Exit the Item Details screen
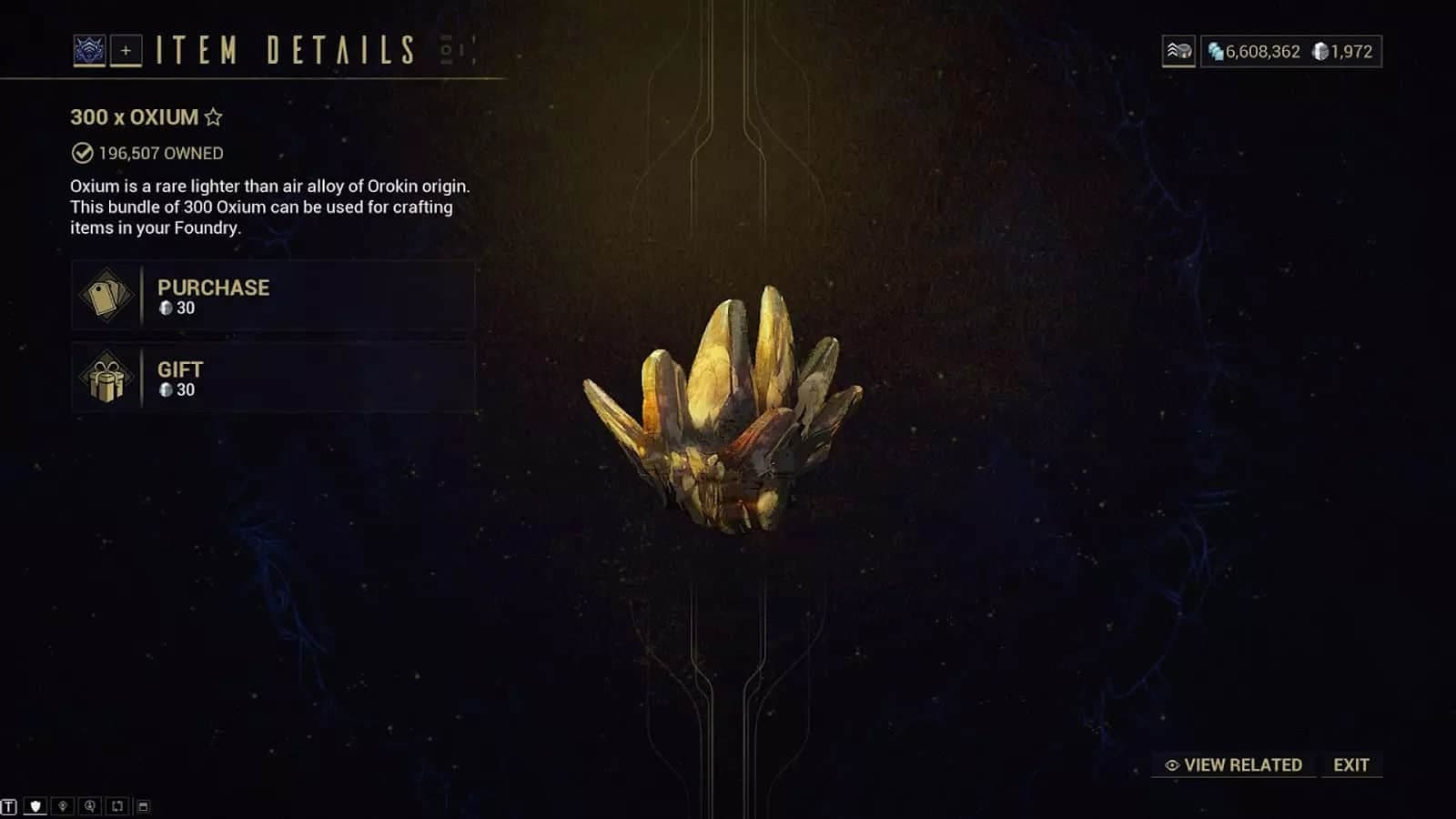Viewport: 1456px width, 819px height. [x=1350, y=765]
